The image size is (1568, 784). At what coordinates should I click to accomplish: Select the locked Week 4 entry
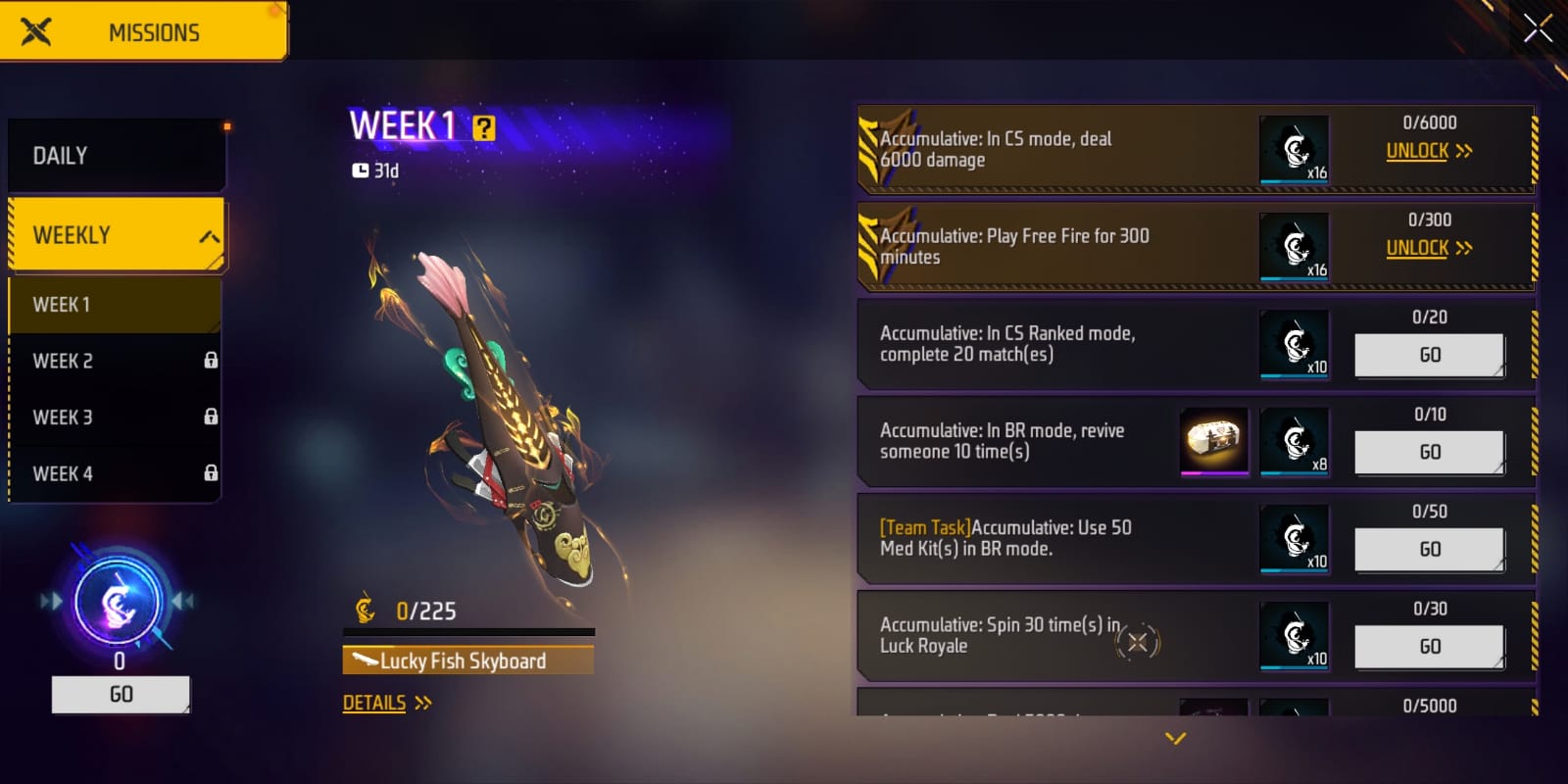pyautogui.click(x=114, y=474)
